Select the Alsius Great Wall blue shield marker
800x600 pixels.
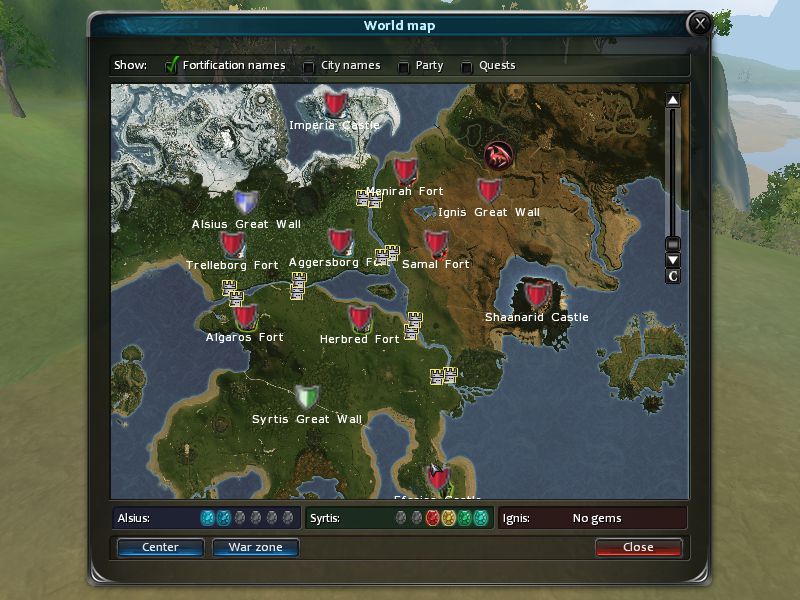pyautogui.click(x=246, y=203)
